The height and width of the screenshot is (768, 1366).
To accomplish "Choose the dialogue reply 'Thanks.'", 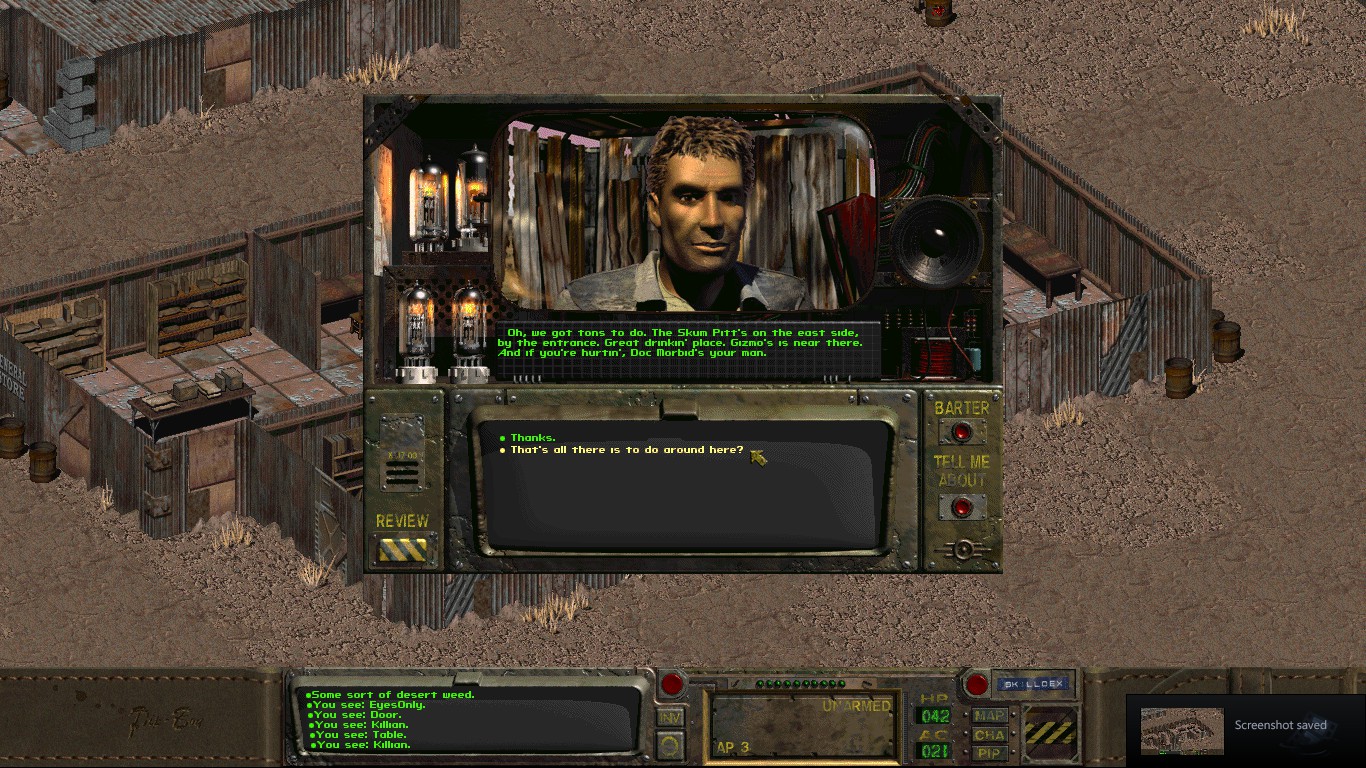I will tap(536, 437).
